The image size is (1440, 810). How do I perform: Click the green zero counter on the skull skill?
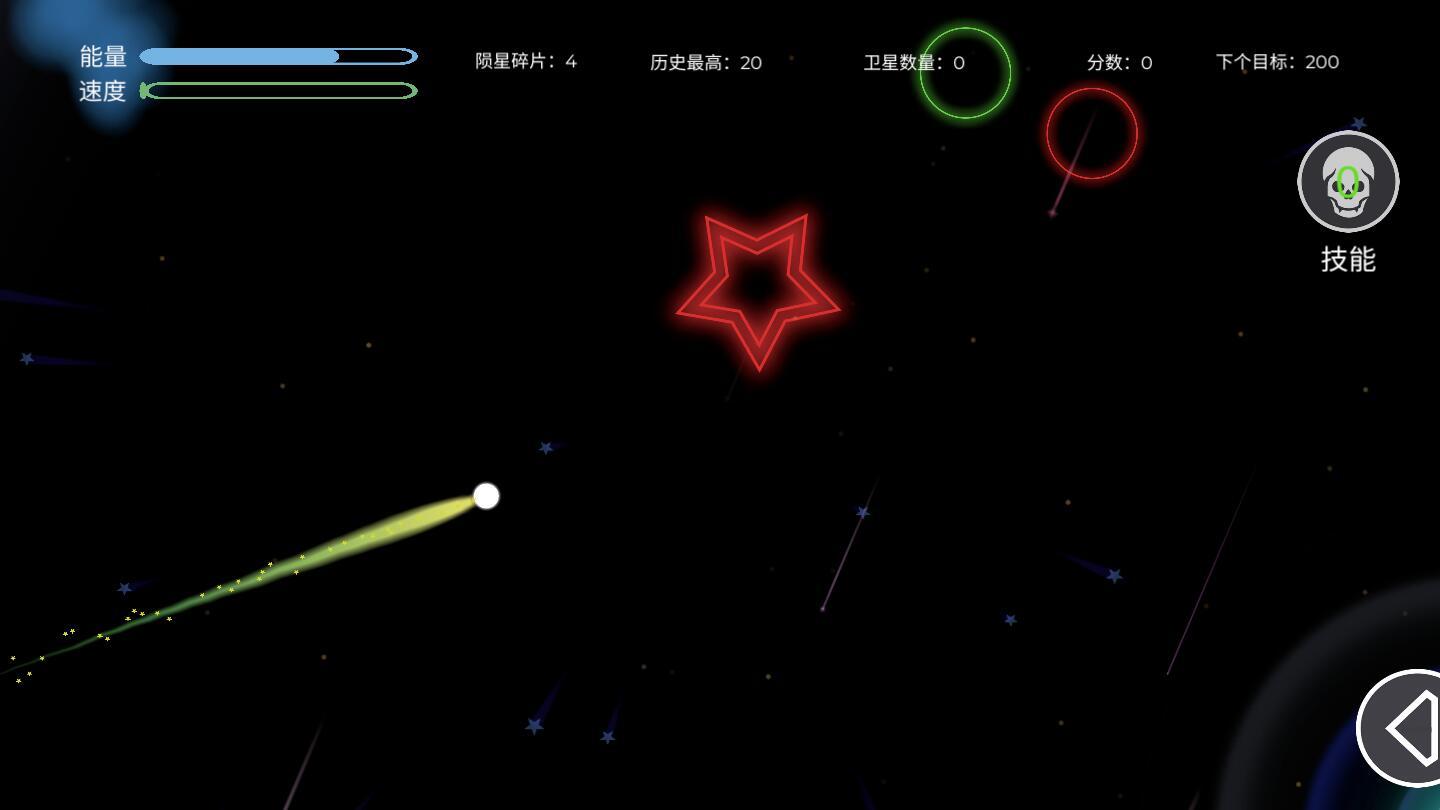1347,182
